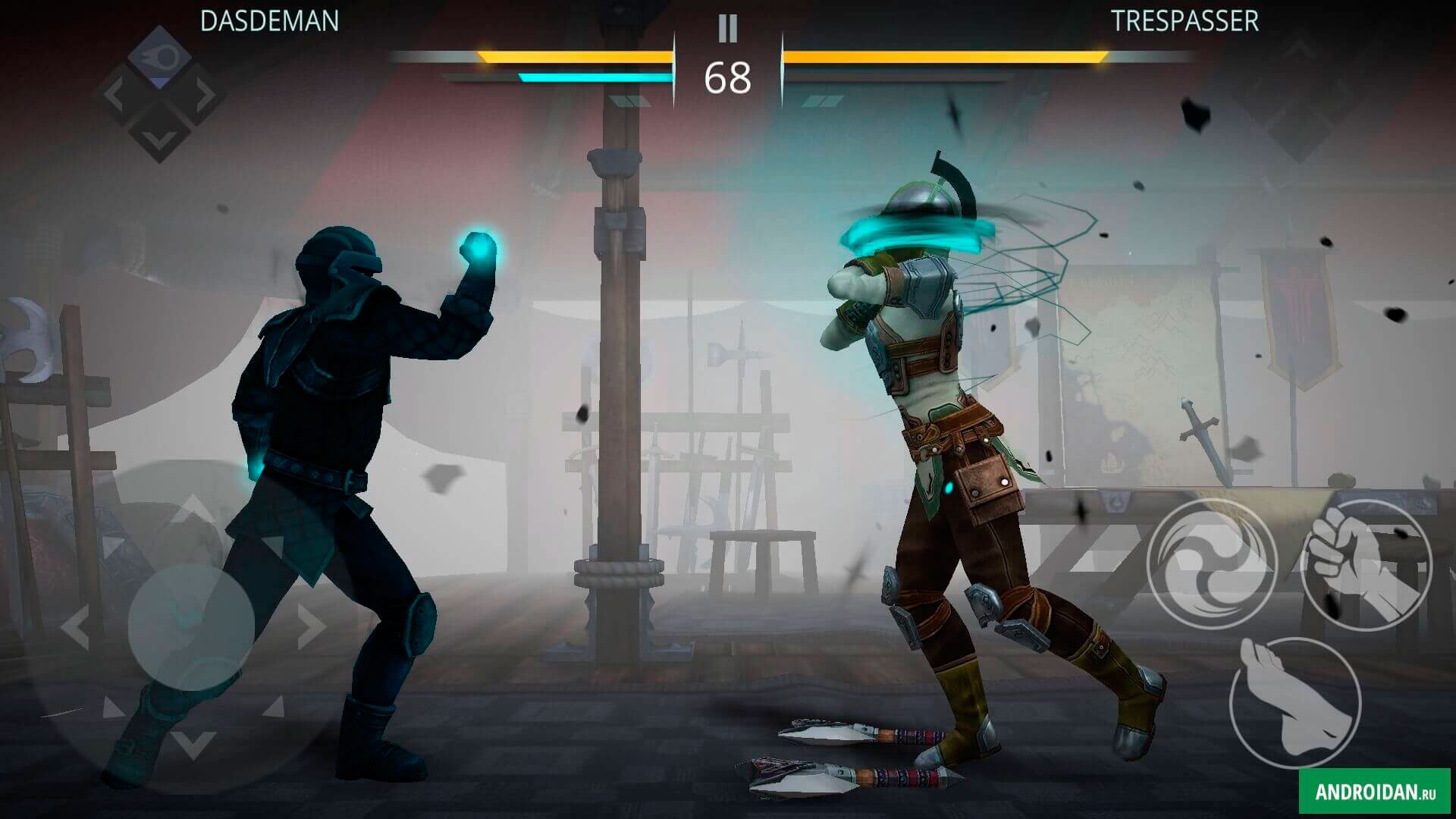Activate the shadow swirl ability button

click(x=1211, y=563)
